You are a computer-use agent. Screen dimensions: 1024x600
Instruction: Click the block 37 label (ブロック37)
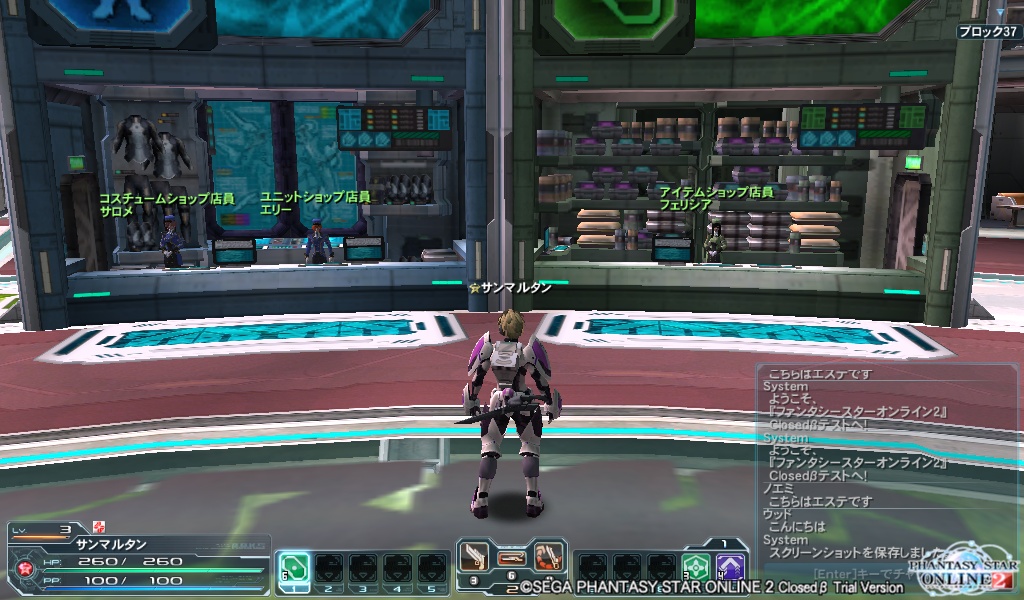pos(986,32)
